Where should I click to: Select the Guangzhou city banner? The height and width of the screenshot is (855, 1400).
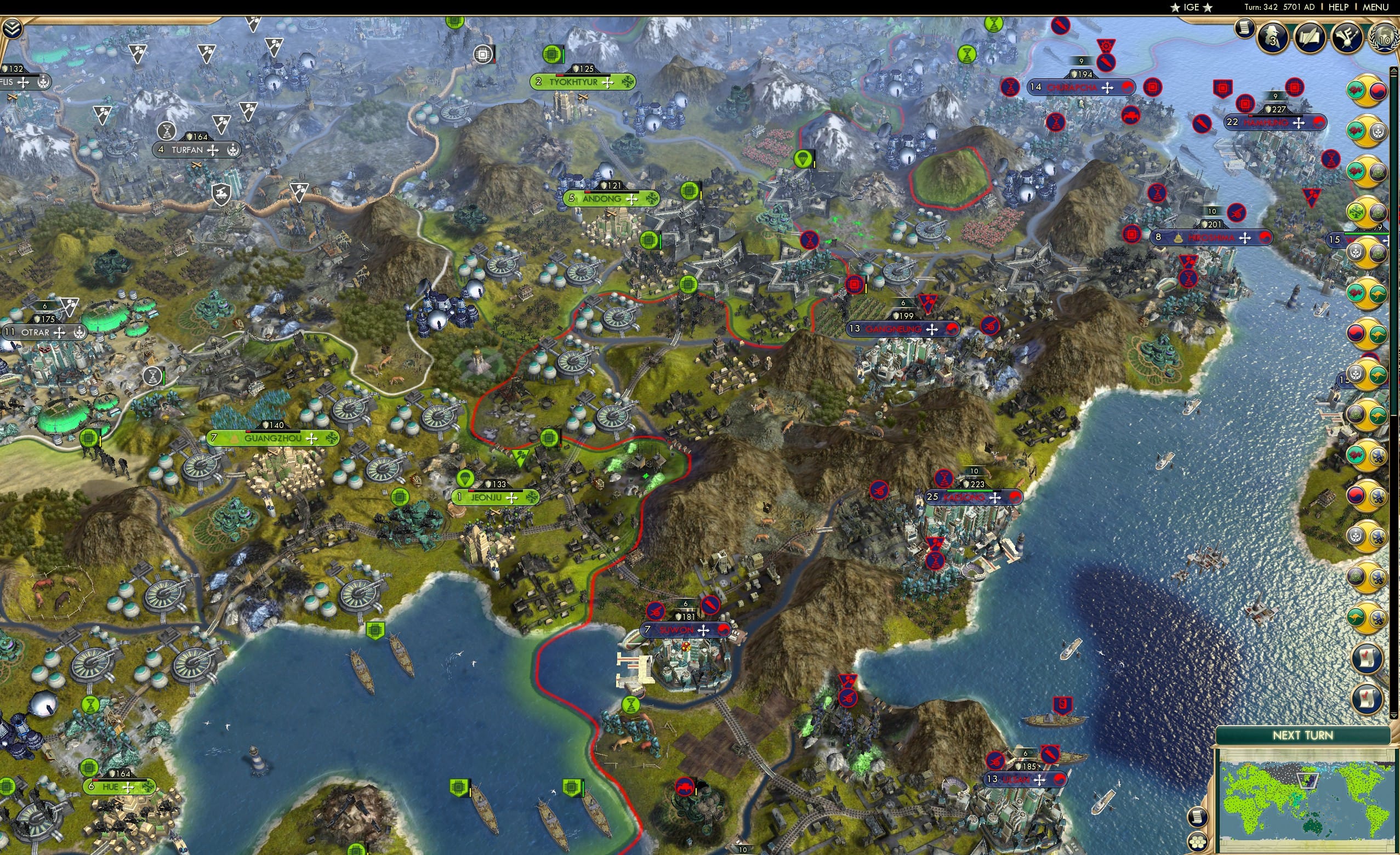point(273,437)
